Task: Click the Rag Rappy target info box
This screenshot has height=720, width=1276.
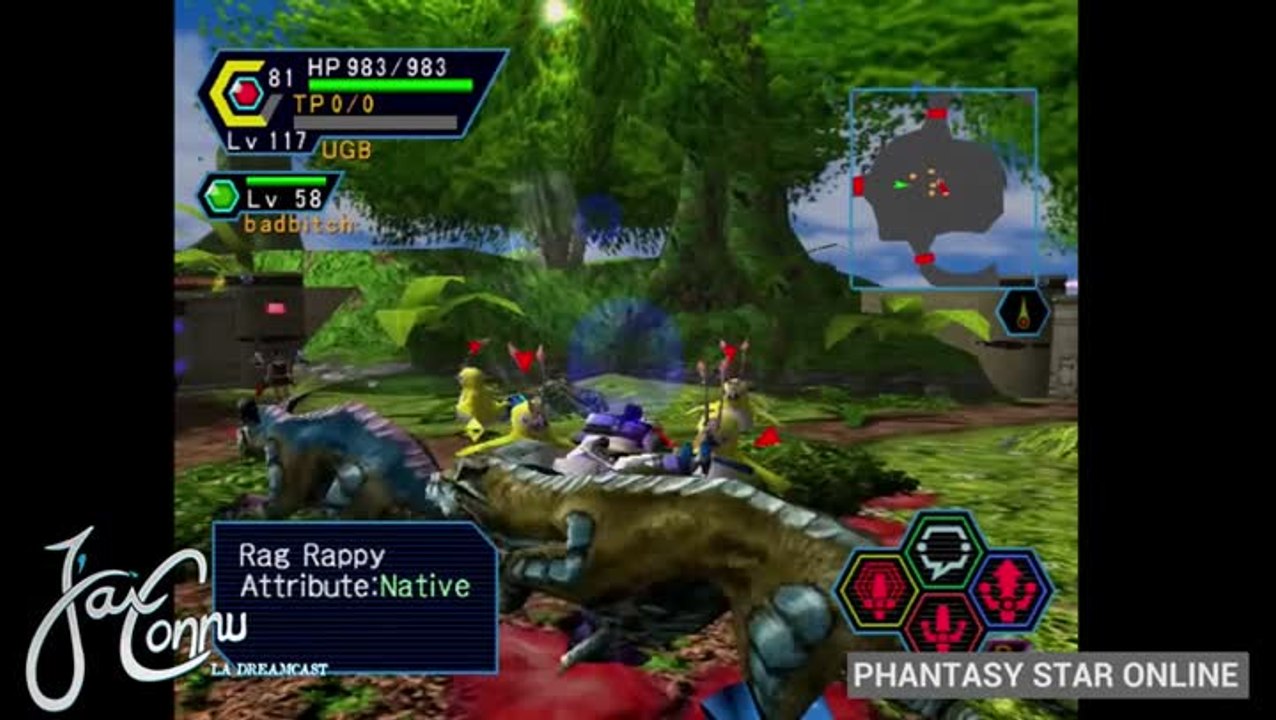Action: [x=355, y=597]
